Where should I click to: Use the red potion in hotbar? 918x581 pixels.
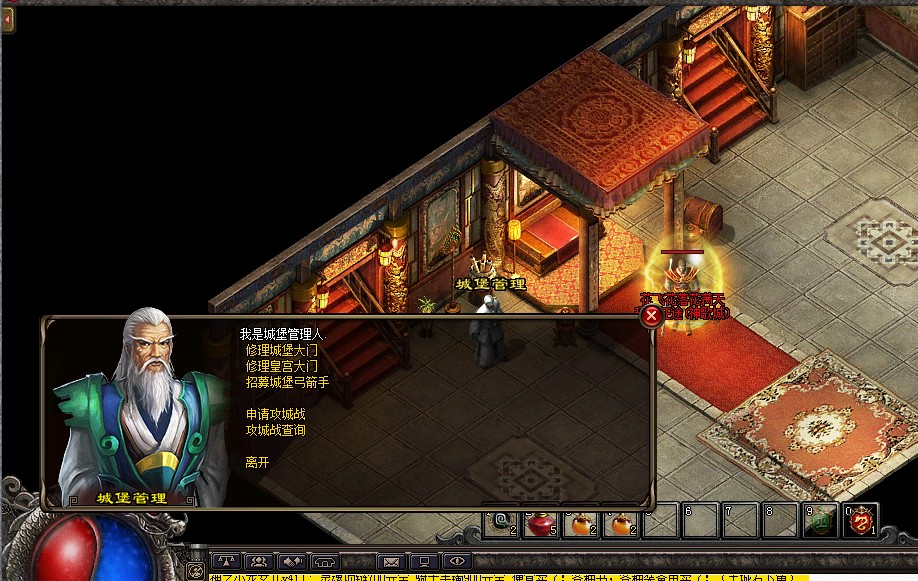(540, 521)
